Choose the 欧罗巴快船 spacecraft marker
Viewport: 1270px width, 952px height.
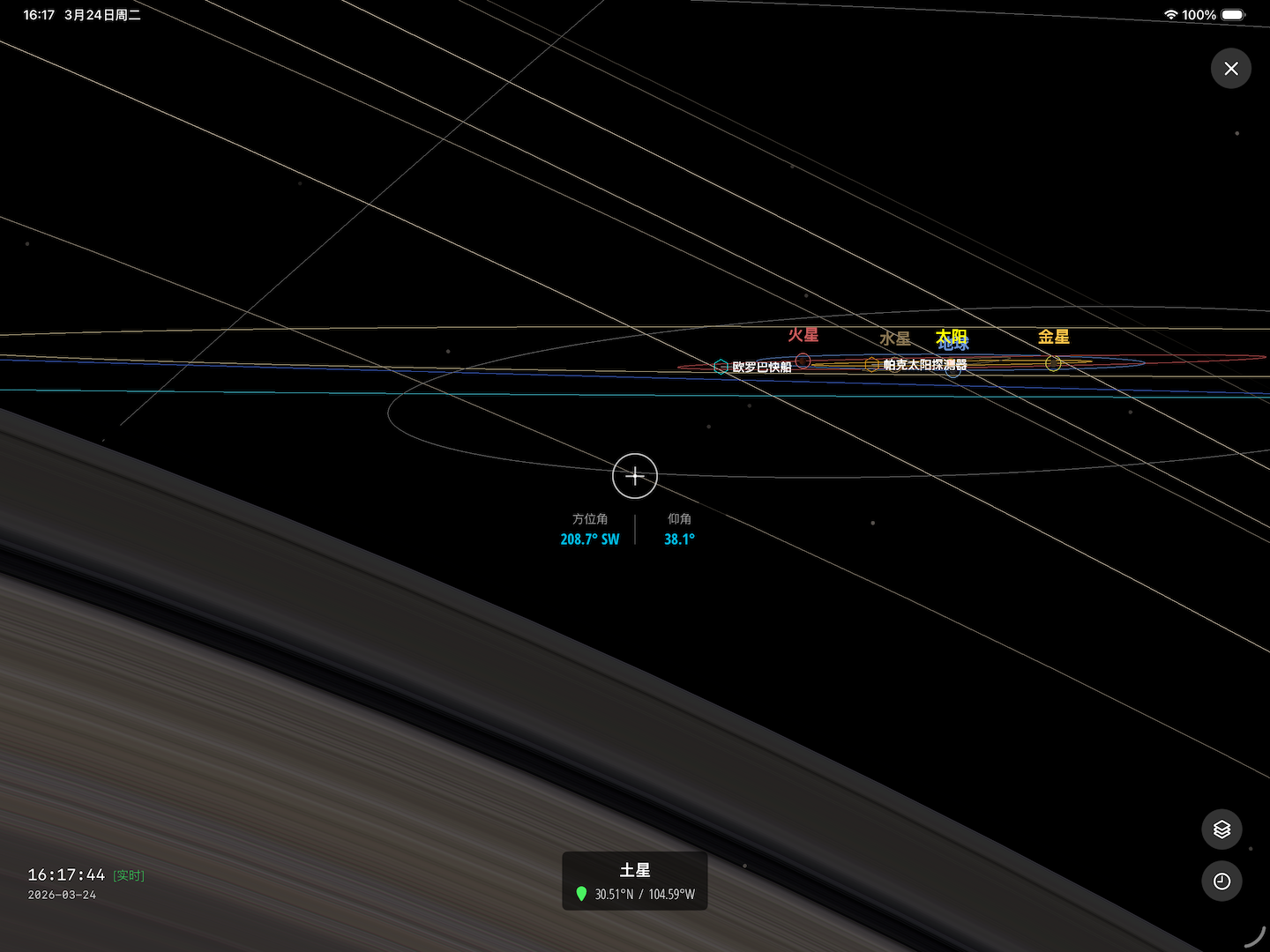721,367
